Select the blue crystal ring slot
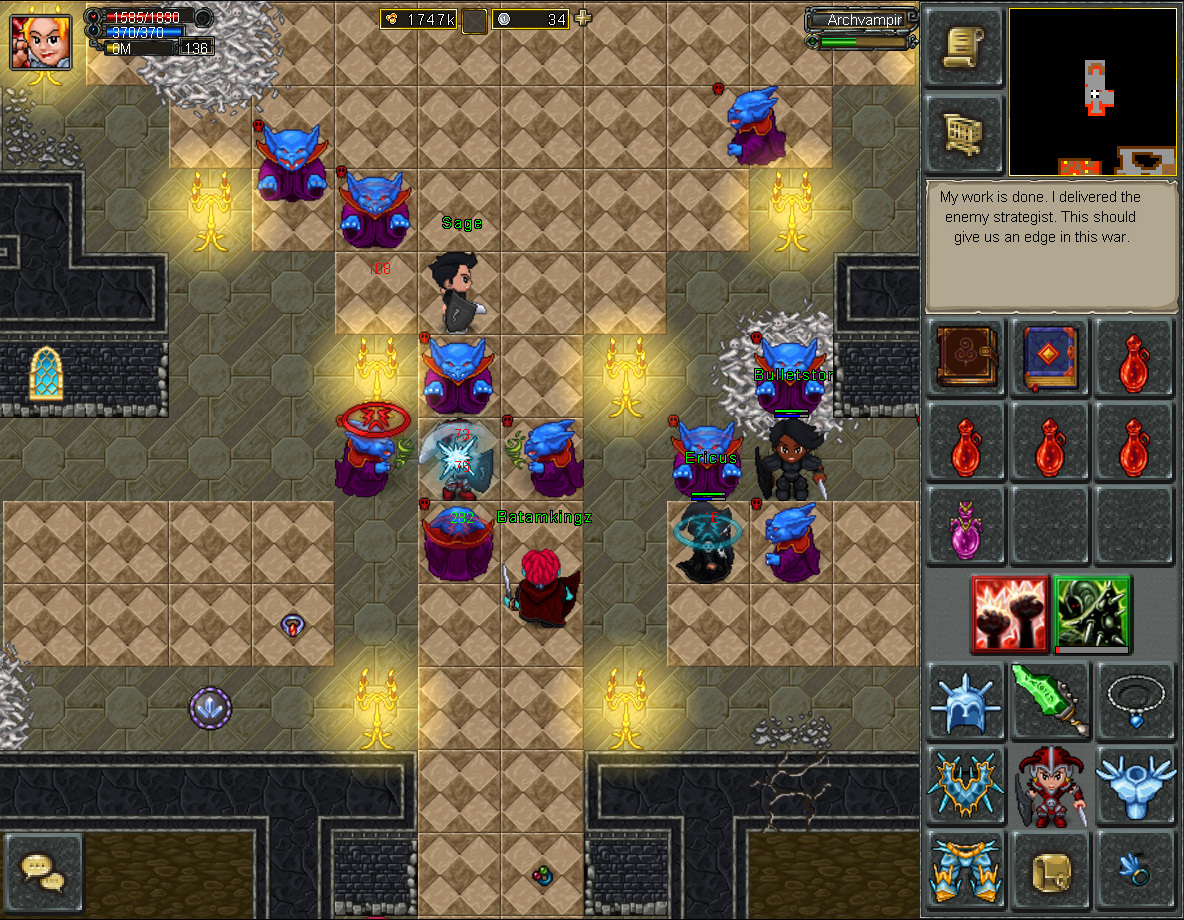Screen dimensions: 1184x920 click(x=1134, y=868)
